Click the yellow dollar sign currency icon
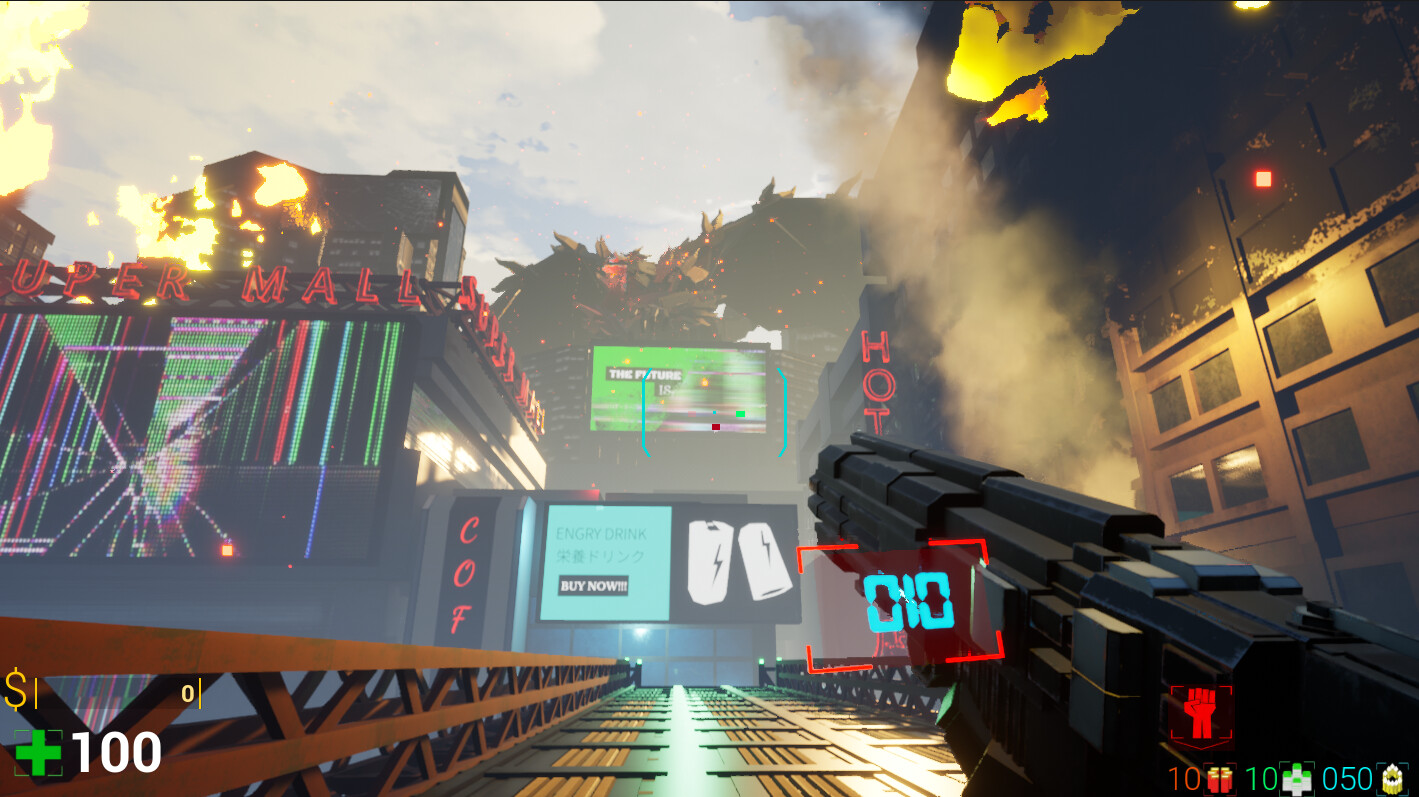This screenshot has height=797, width=1419. [x=16, y=687]
